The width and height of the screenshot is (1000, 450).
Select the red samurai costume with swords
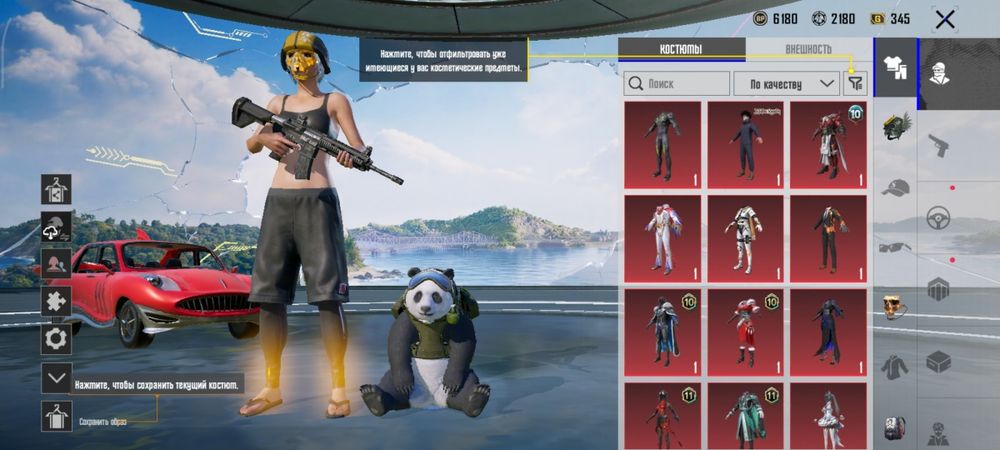coord(828,144)
